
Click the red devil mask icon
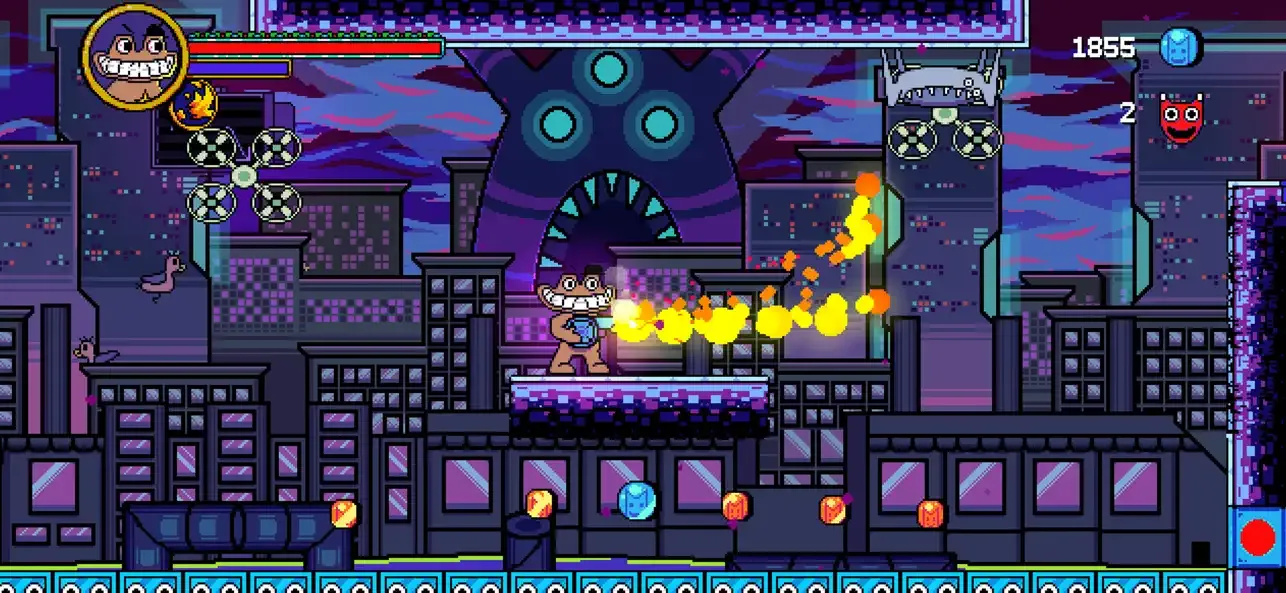tap(1181, 116)
